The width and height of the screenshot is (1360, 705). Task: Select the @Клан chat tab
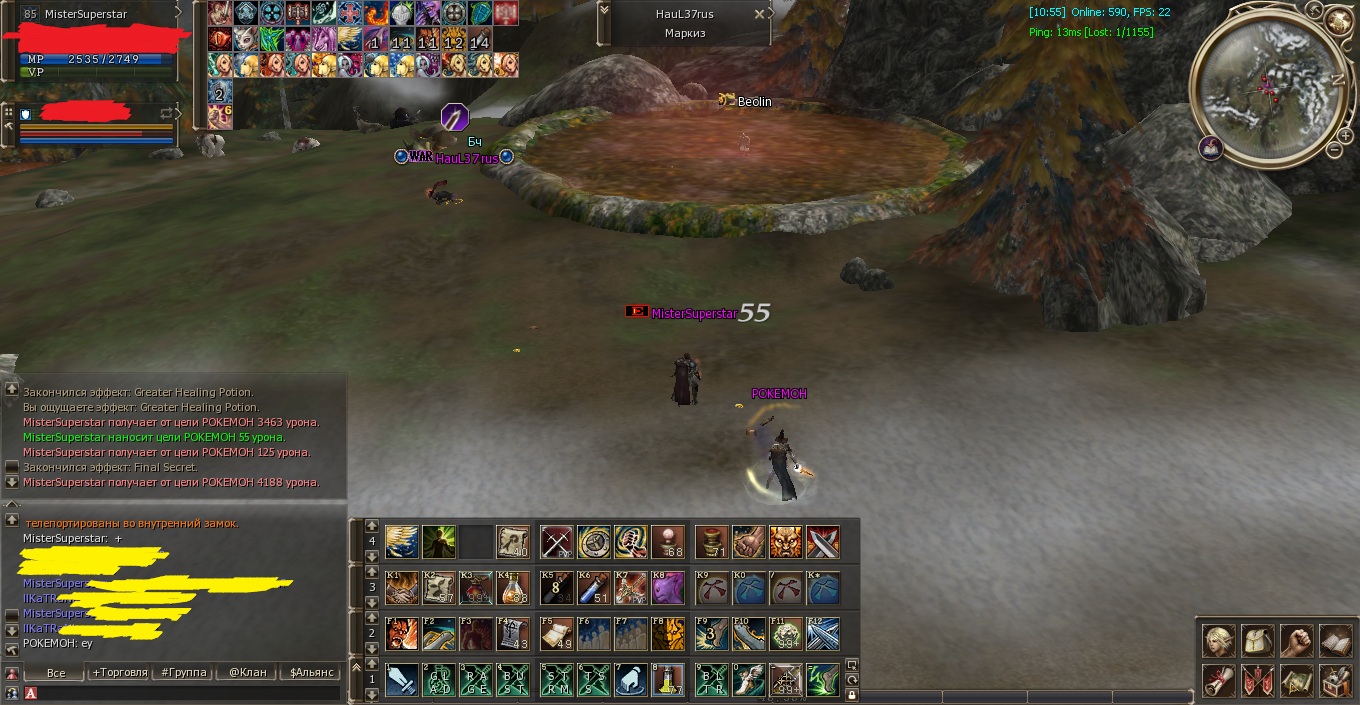(247, 672)
